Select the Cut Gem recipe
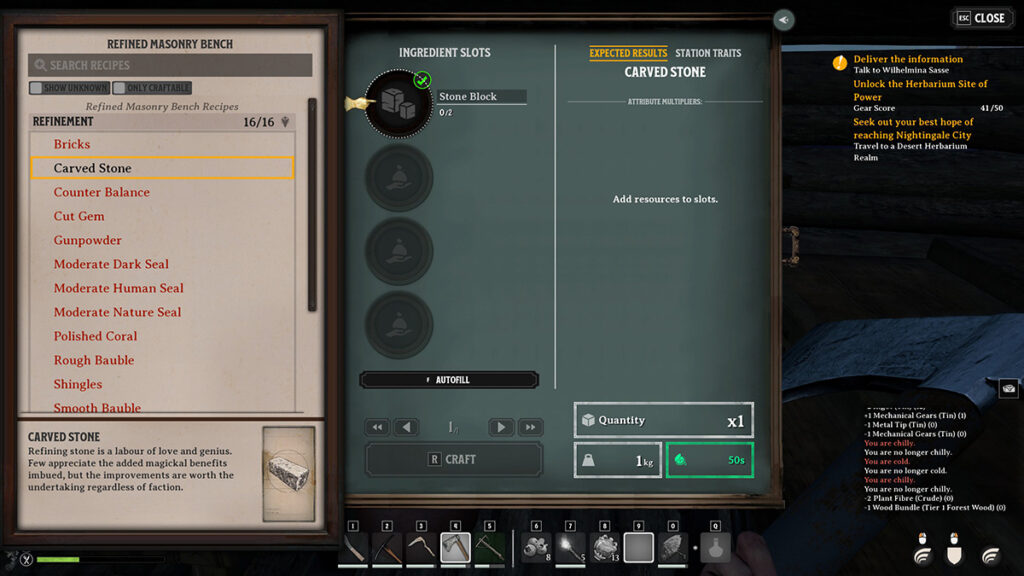The width and height of the screenshot is (1024, 576). (79, 216)
